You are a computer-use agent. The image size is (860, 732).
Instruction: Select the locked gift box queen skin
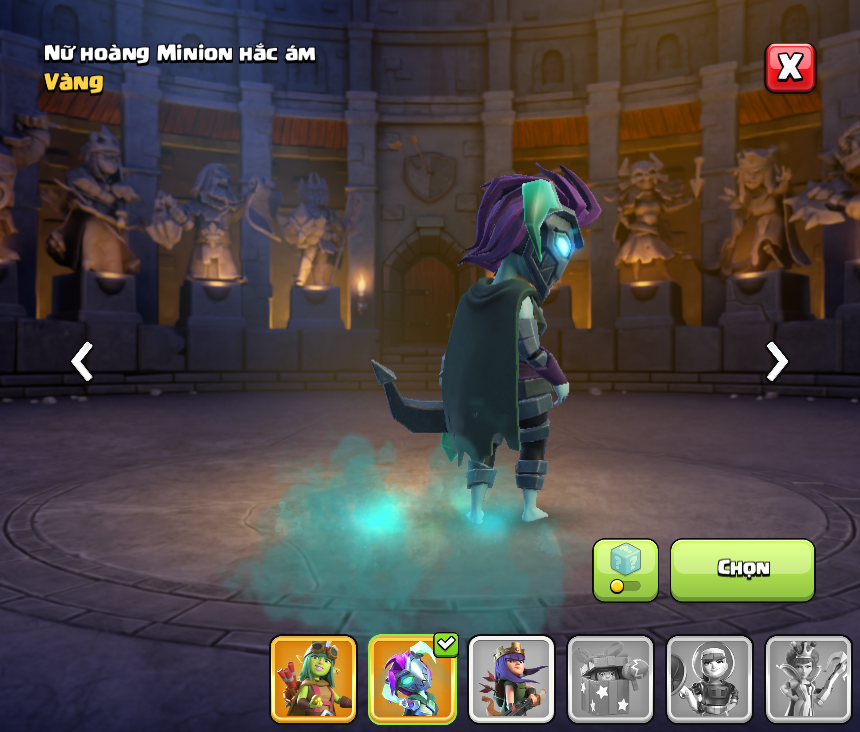[x=610, y=679]
